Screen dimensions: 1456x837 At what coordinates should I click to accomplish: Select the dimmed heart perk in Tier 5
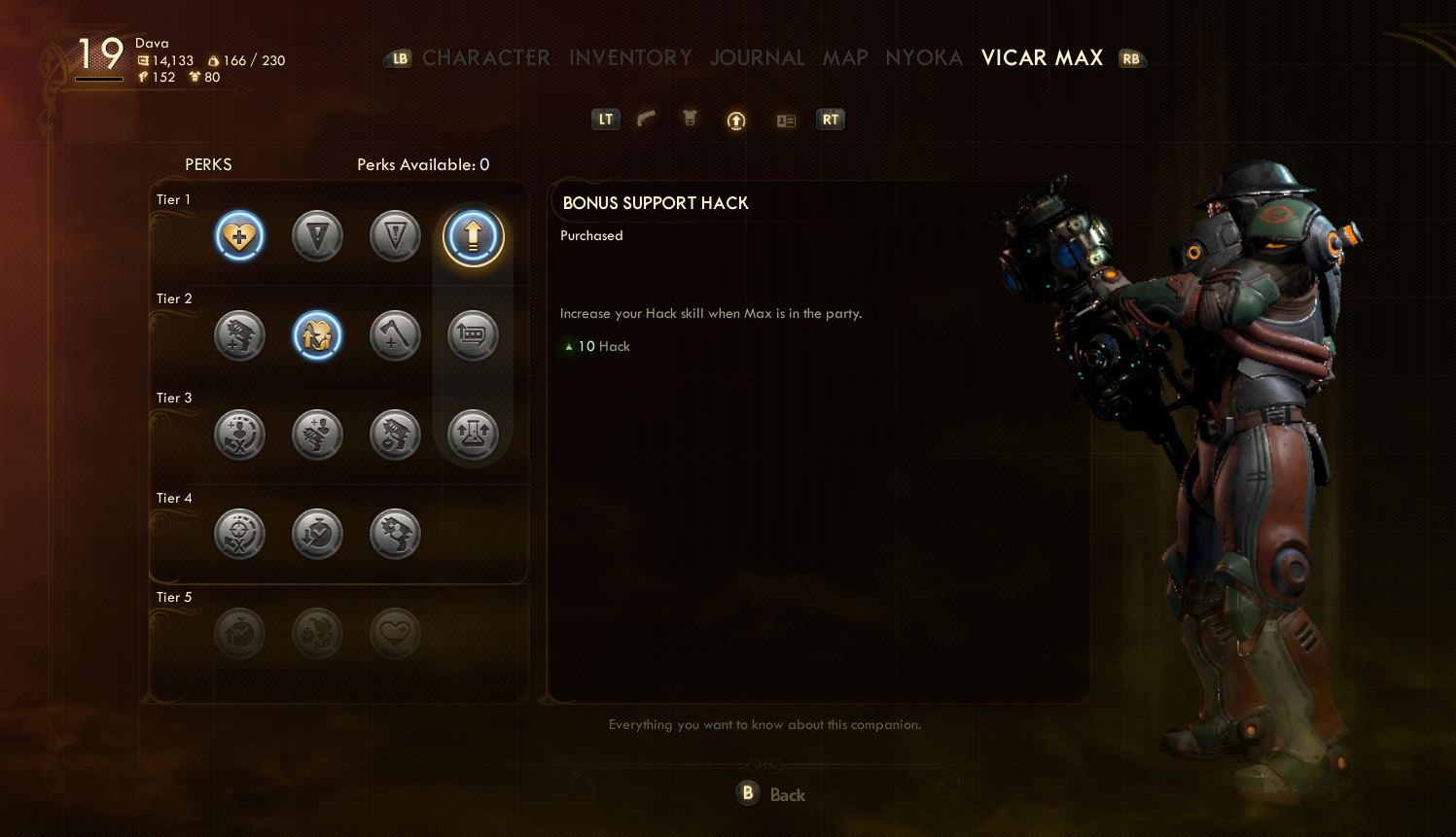pyautogui.click(x=395, y=634)
